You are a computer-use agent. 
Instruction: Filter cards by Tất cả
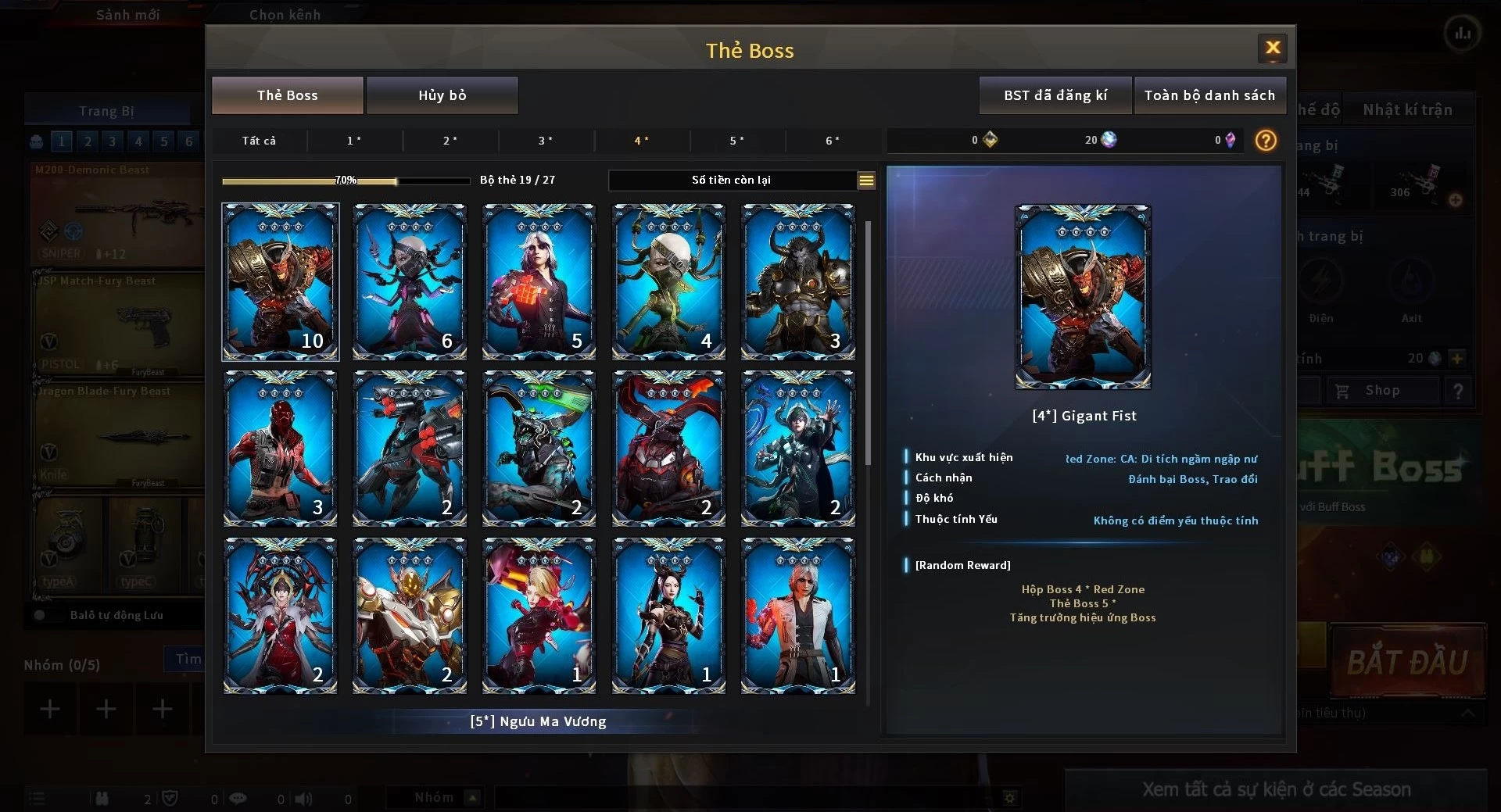pyautogui.click(x=259, y=141)
